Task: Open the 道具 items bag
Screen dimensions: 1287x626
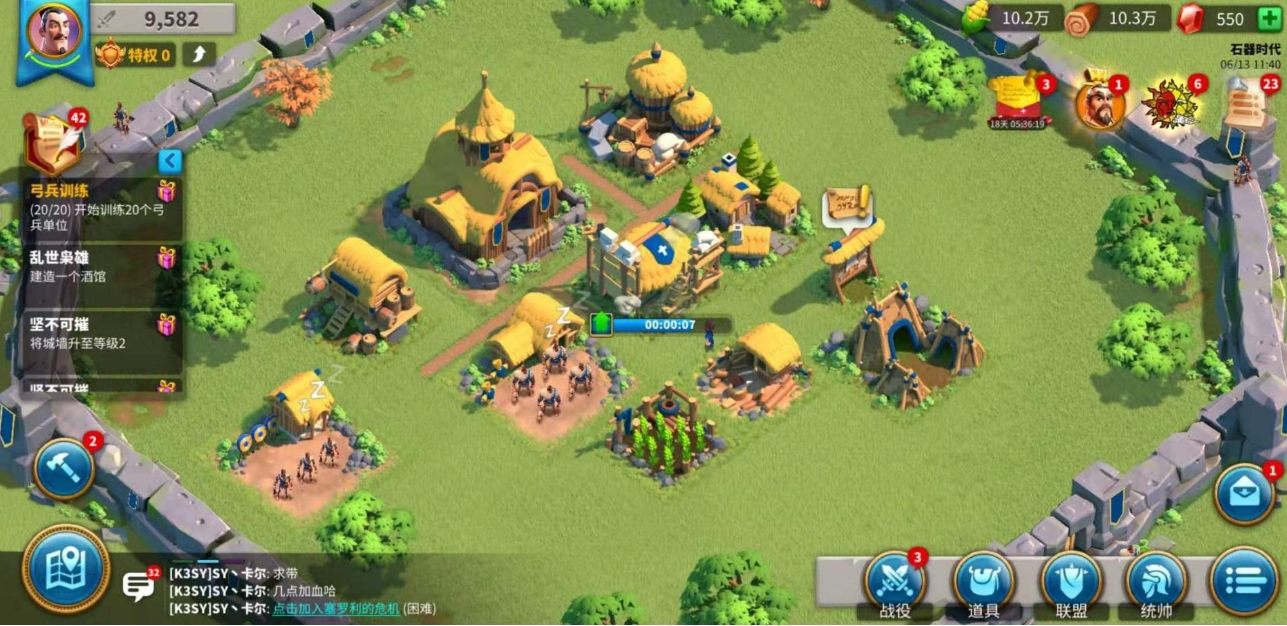Action: click(x=983, y=582)
